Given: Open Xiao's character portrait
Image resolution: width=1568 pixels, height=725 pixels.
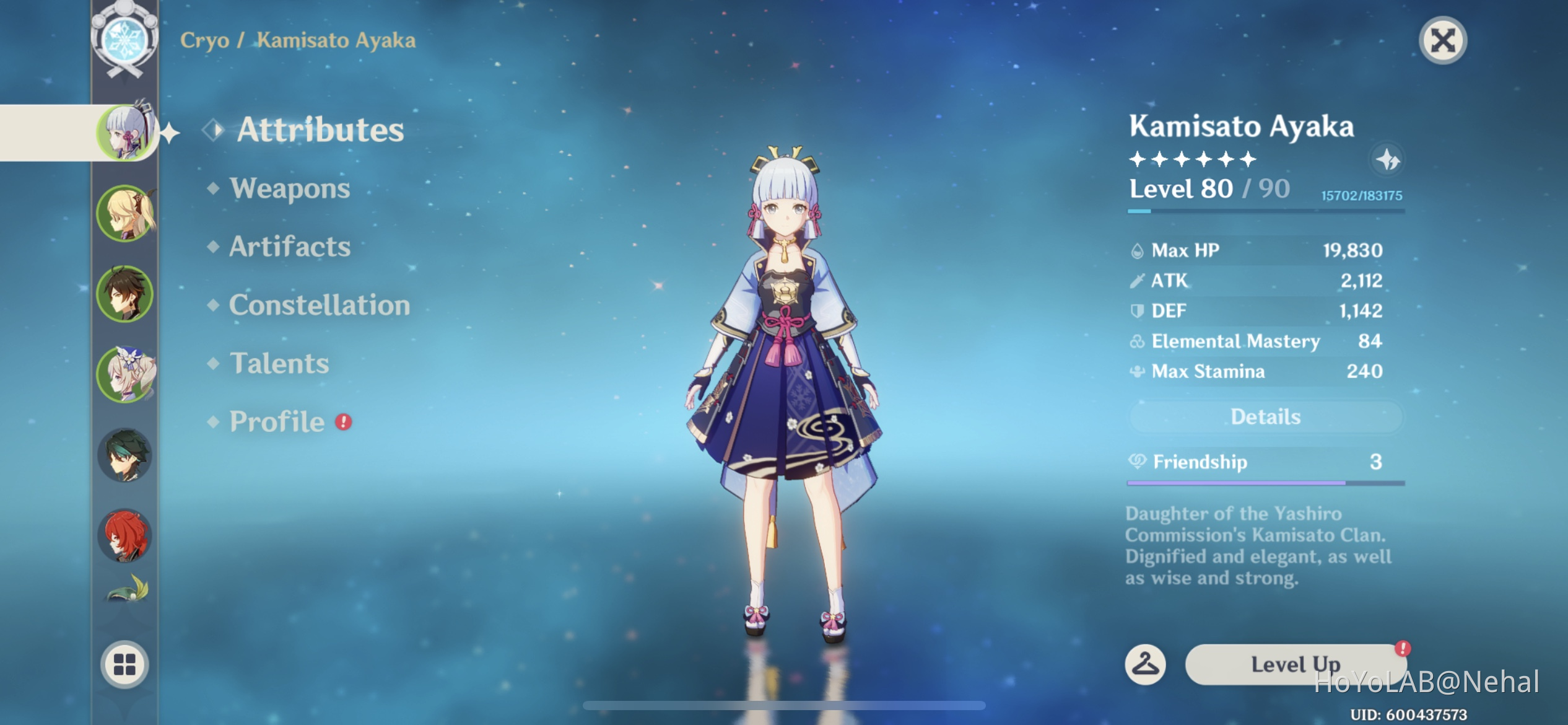Looking at the screenshot, I should coord(126,454).
